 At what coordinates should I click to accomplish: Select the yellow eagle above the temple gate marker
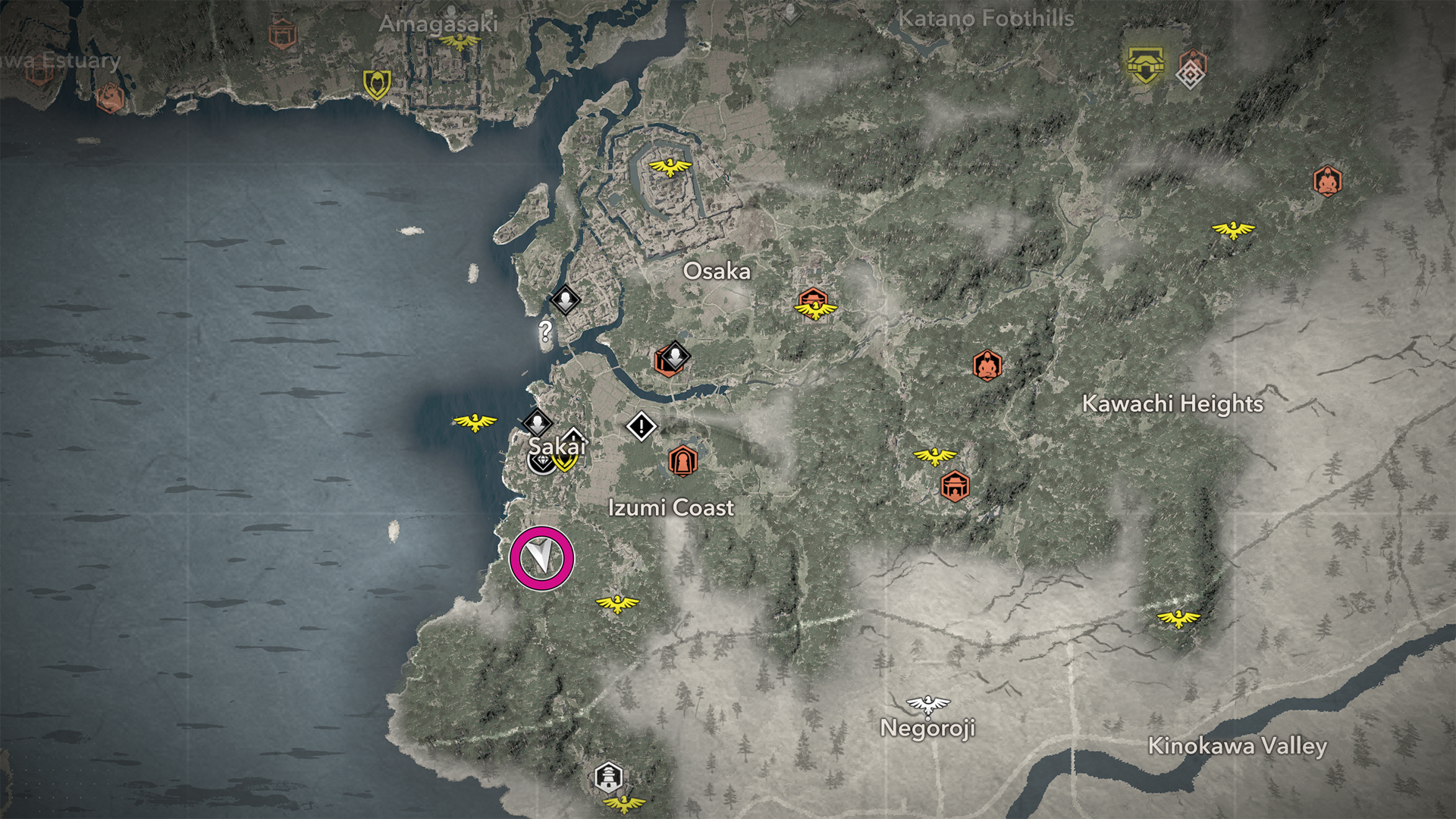[935, 456]
